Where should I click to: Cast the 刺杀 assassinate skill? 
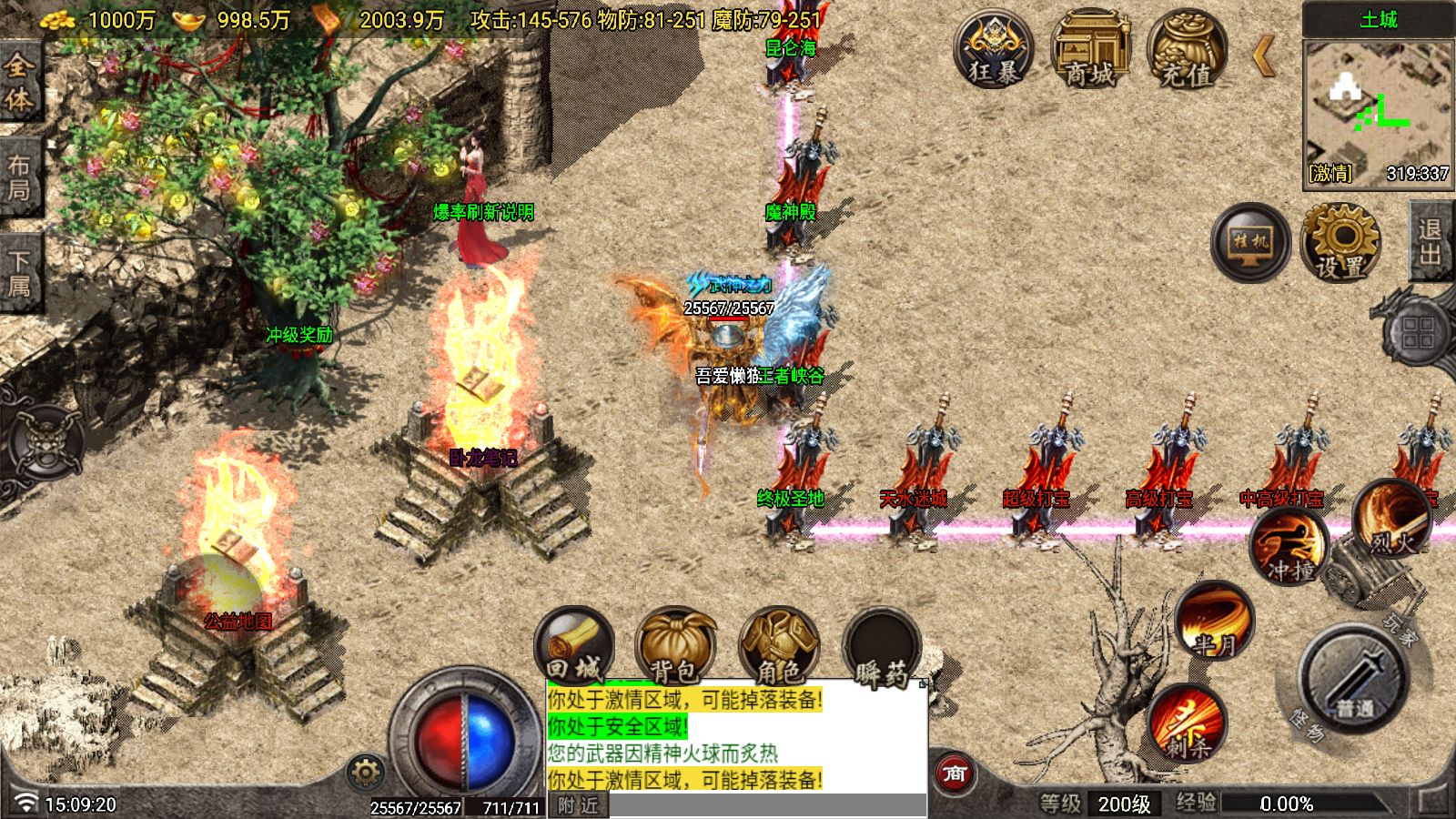pyautogui.click(x=1187, y=723)
